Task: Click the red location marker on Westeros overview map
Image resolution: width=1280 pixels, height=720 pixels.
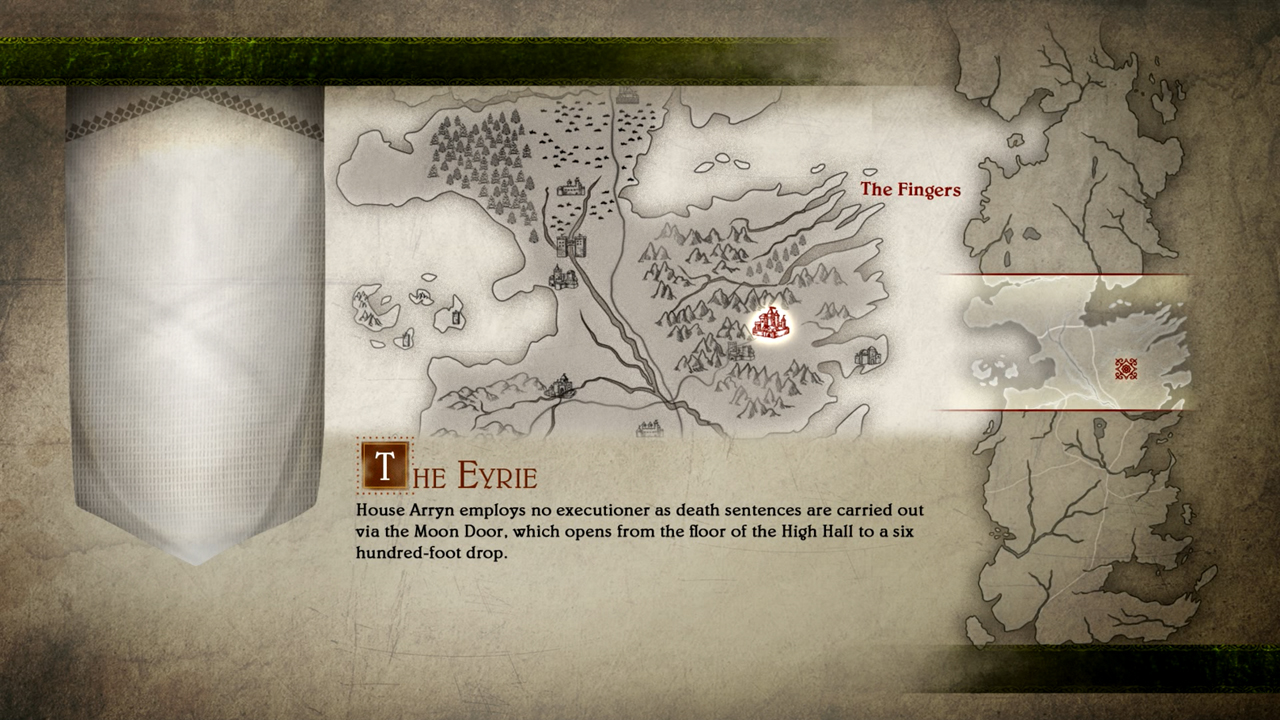Action: 1126,369
